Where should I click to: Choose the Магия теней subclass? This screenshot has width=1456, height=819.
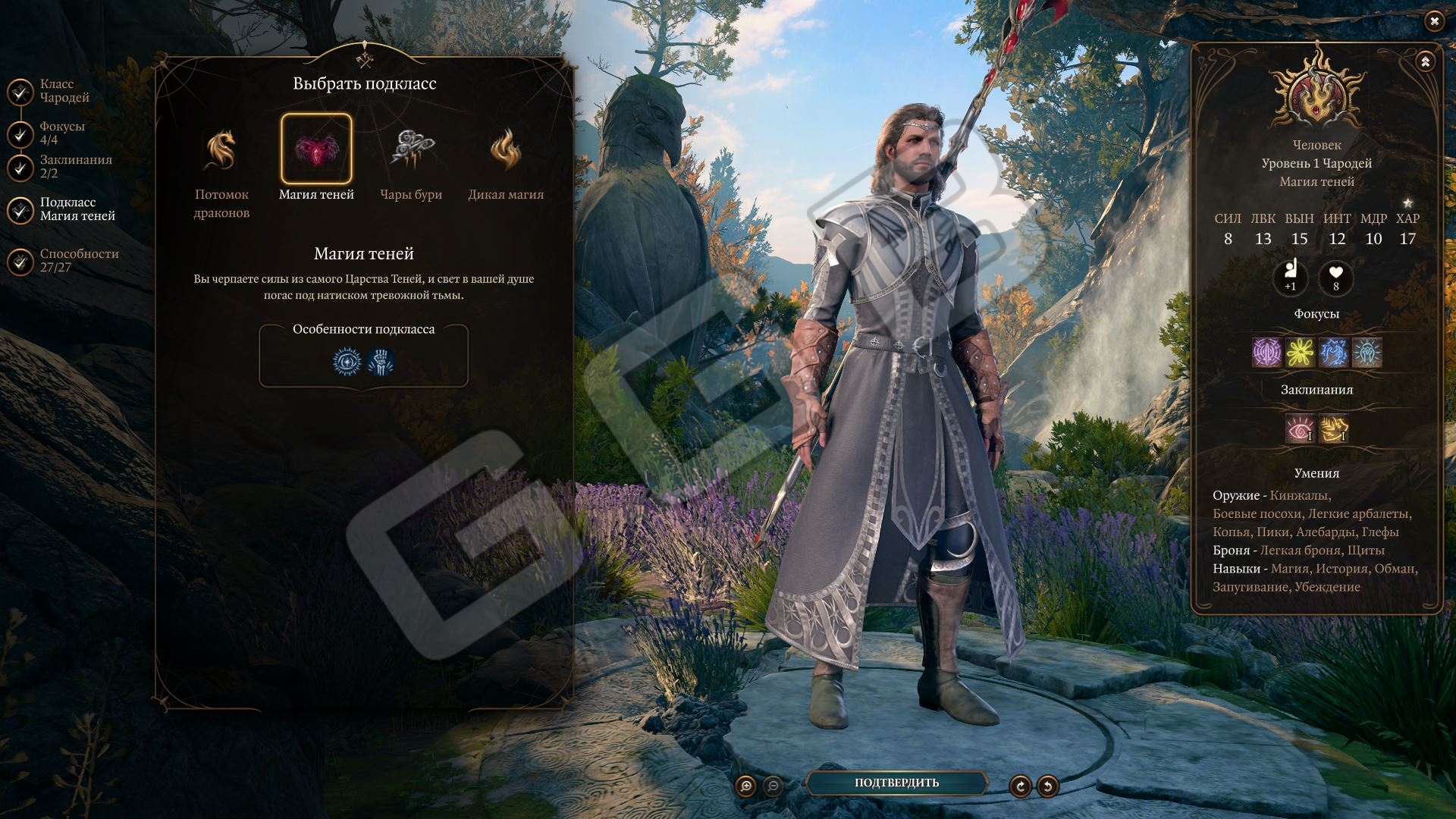(x=316, y=149)
